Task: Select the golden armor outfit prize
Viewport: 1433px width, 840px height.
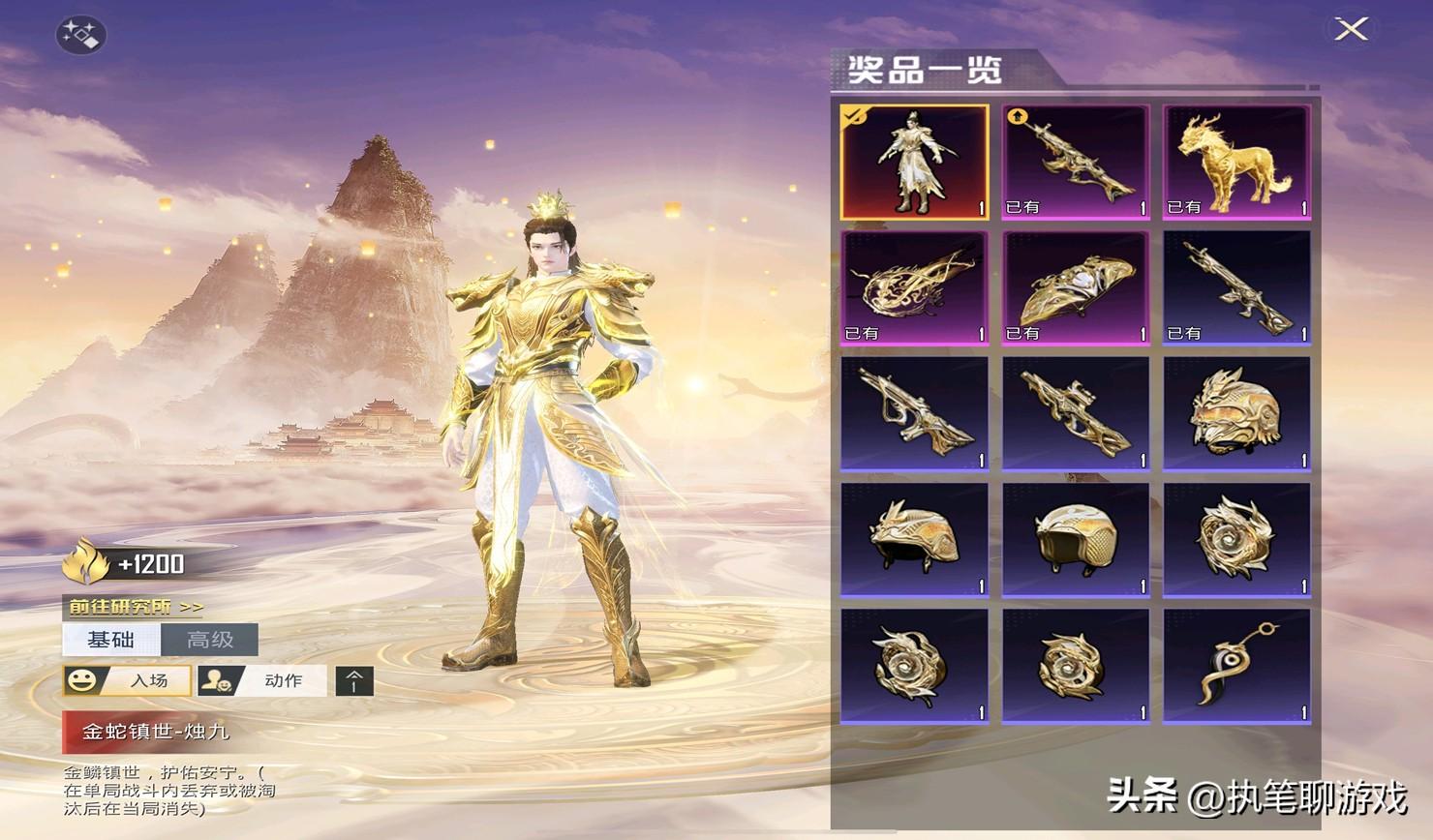Action: (x=914, y=162)
